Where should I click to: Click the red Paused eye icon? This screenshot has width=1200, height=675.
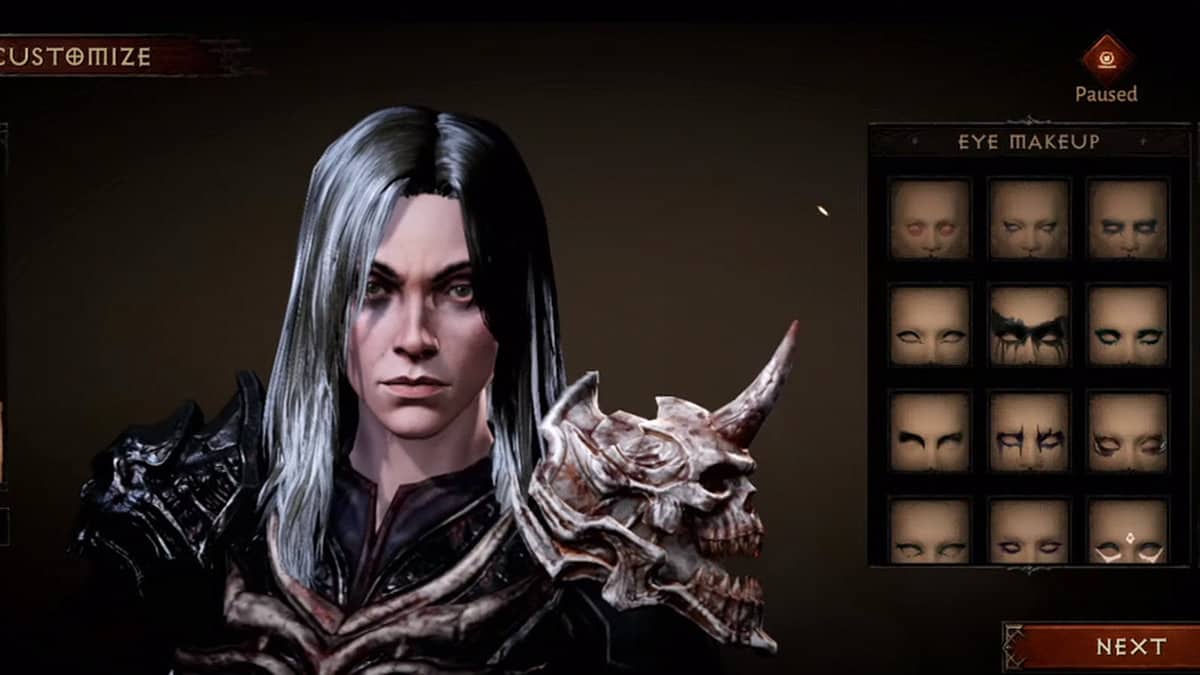point(1106,58)
